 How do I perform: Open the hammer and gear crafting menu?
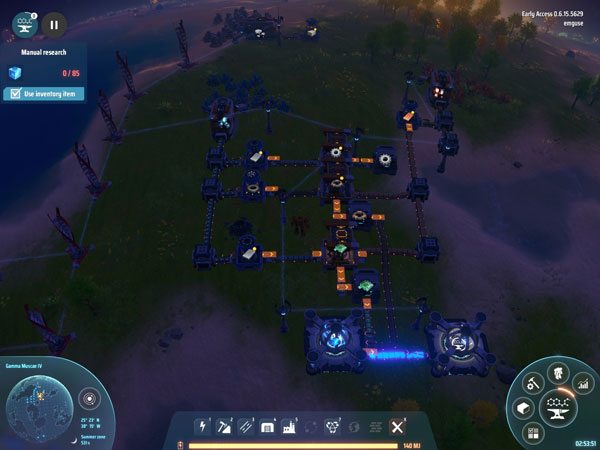pyautogui.click(x=532, y=381)
